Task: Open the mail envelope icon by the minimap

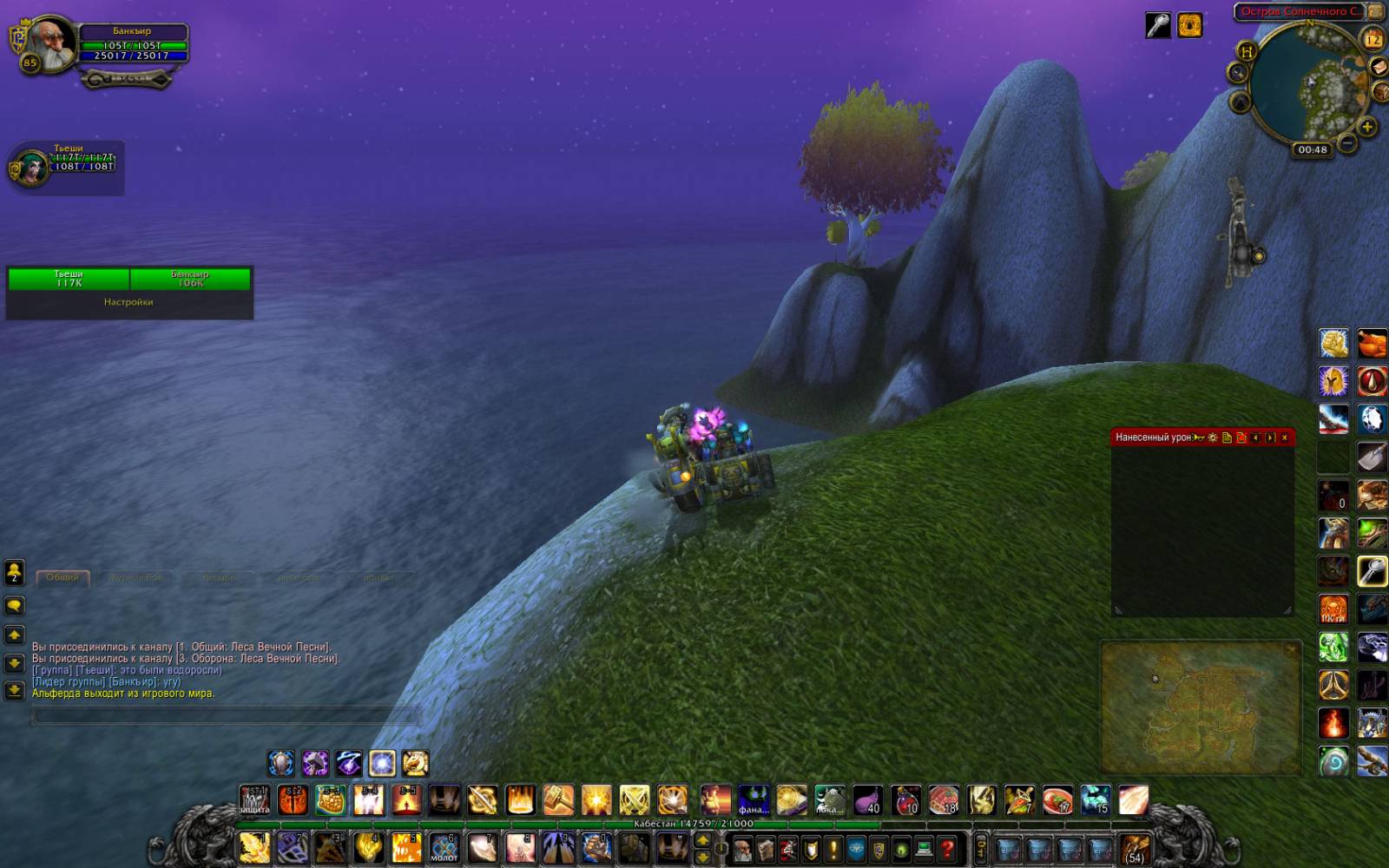Action: 1378,68
